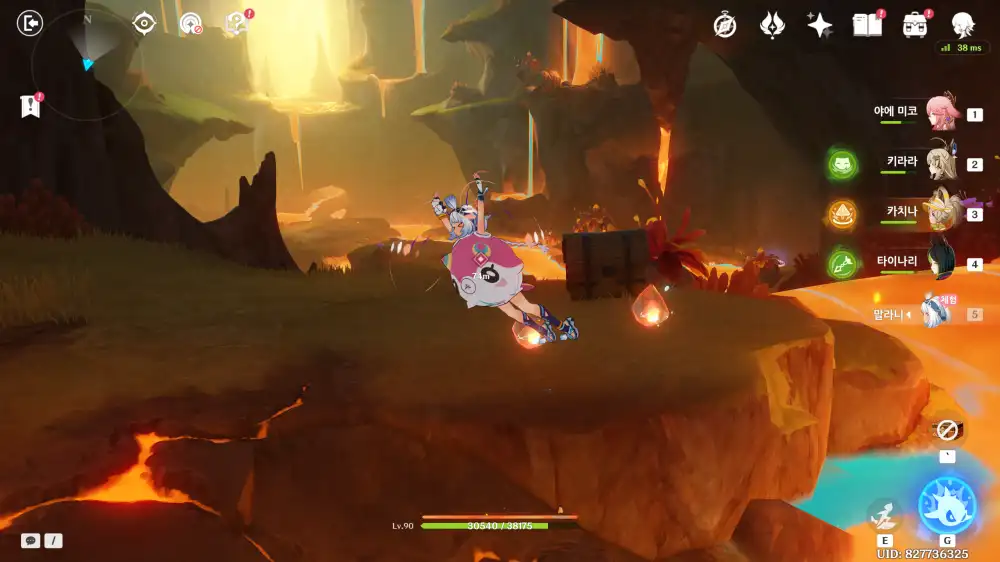The width and height of the screenshot is (1000, 562).
Task: Open the chat bubble icon
Action: pyautogui.click(x=31, y=540)
